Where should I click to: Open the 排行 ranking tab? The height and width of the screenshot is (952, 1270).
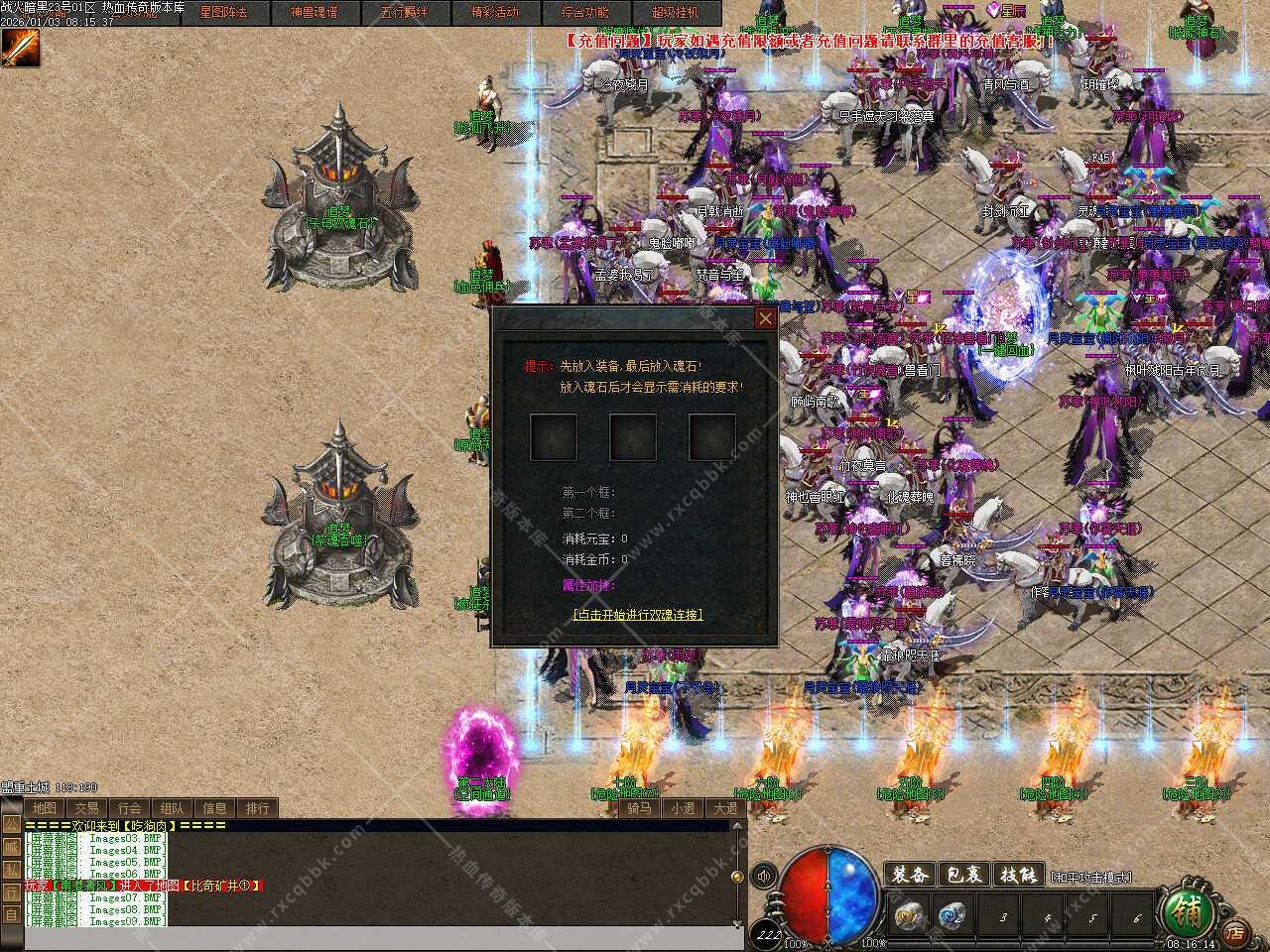point(258,808)
